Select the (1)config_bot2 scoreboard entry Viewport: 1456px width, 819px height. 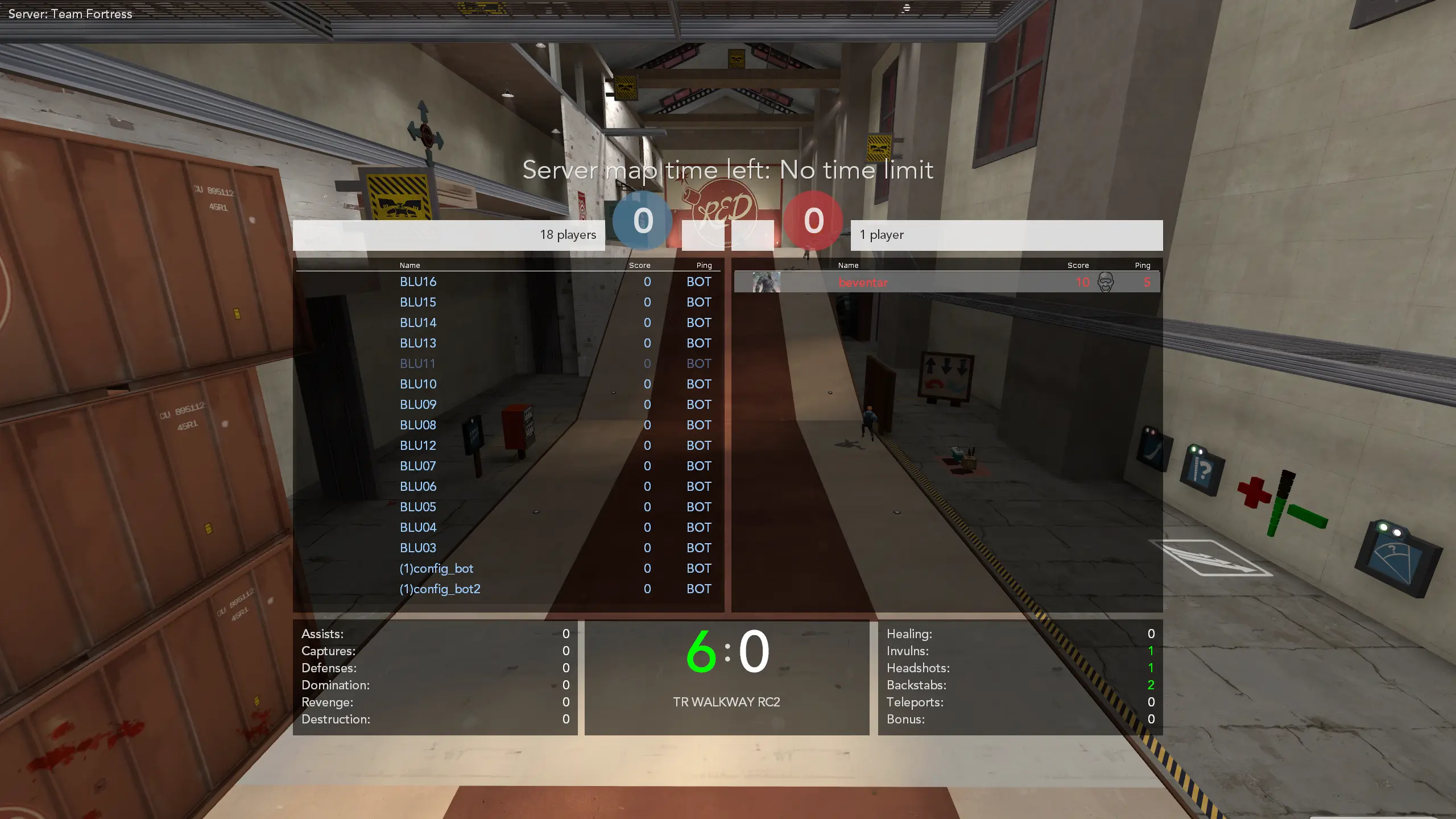441,589
